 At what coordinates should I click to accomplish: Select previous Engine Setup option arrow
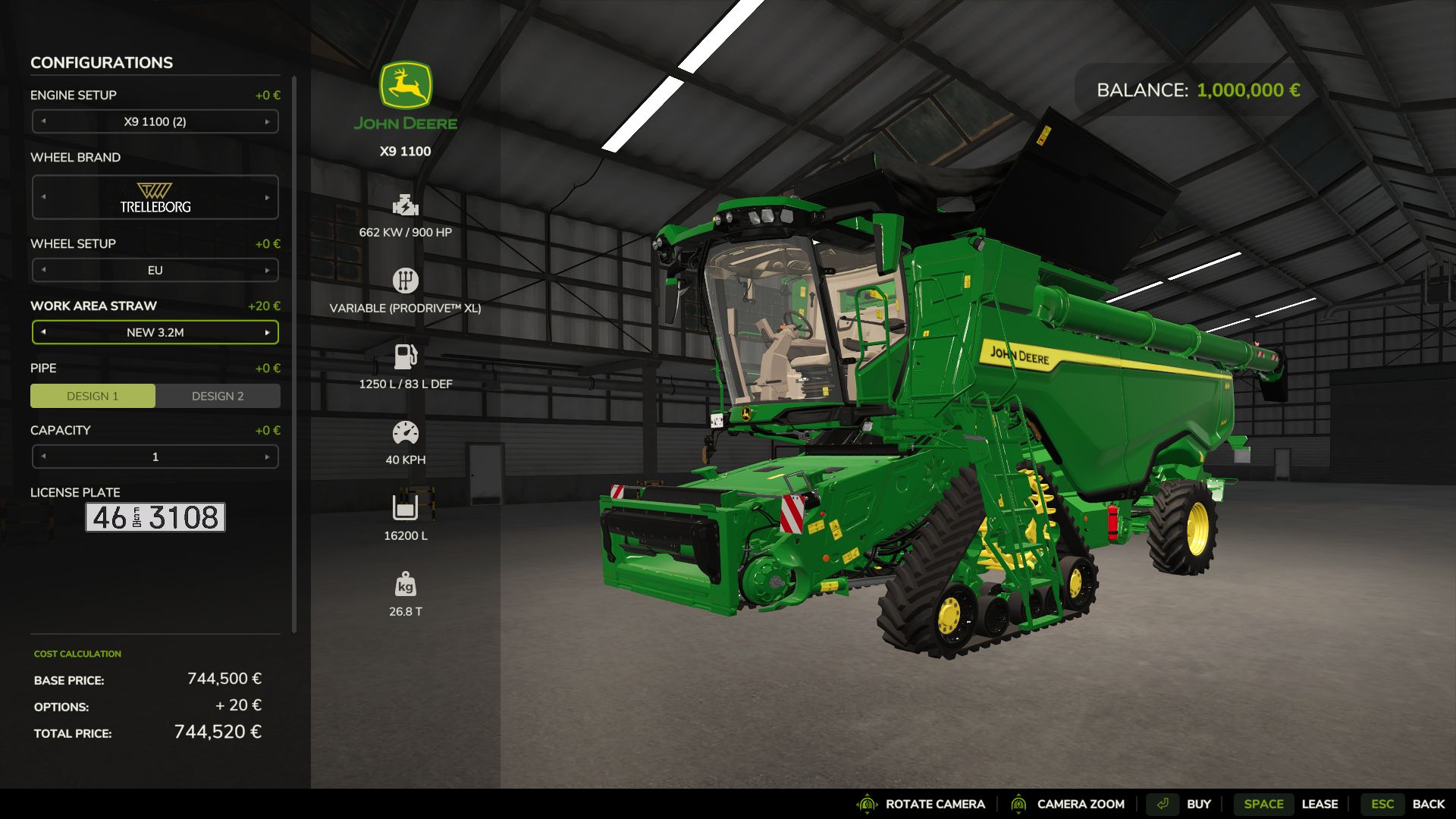click(x=43, y=121)
